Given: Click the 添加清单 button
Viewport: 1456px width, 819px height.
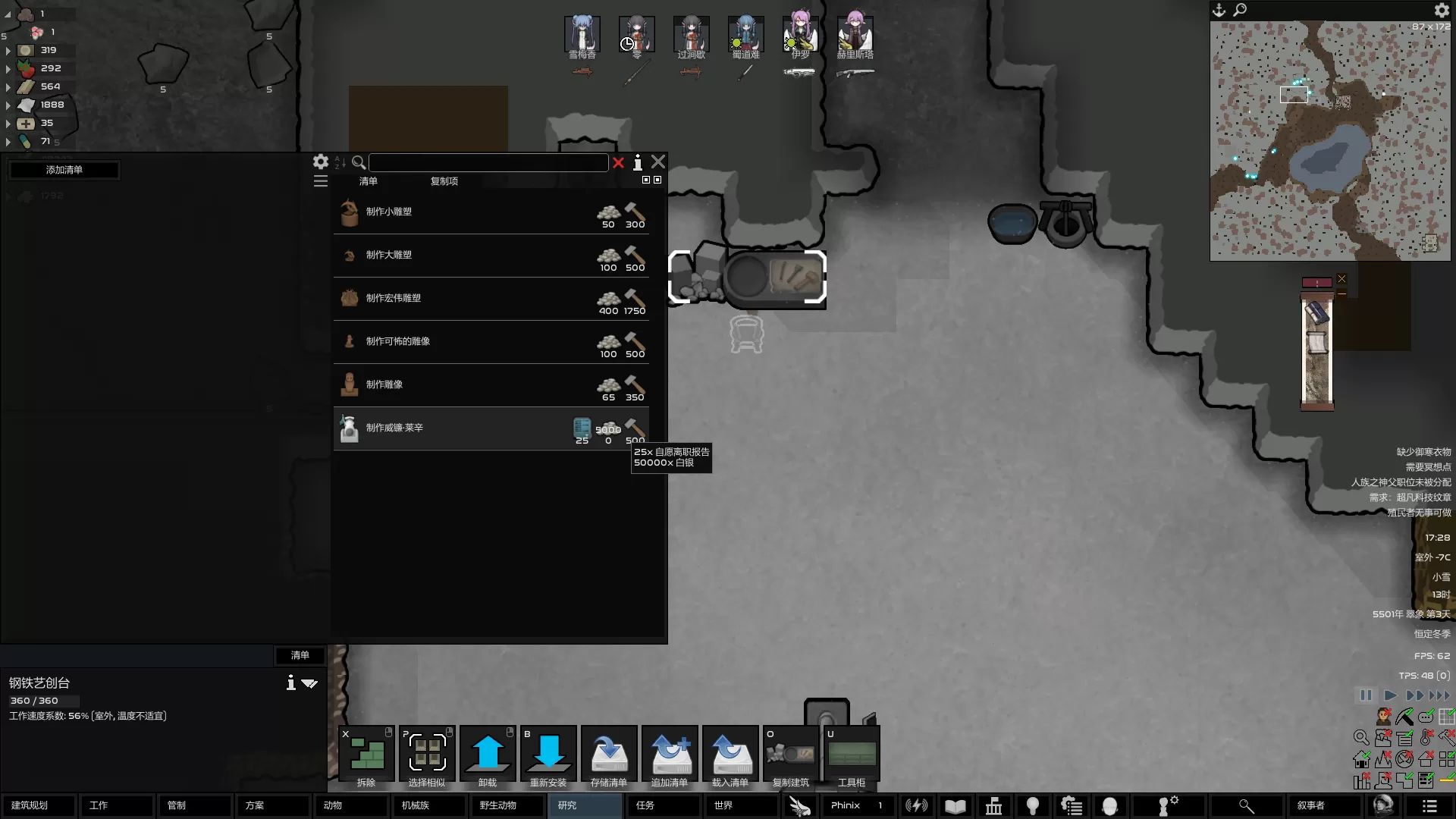Looking at the screenshot, I should point(64,170).
